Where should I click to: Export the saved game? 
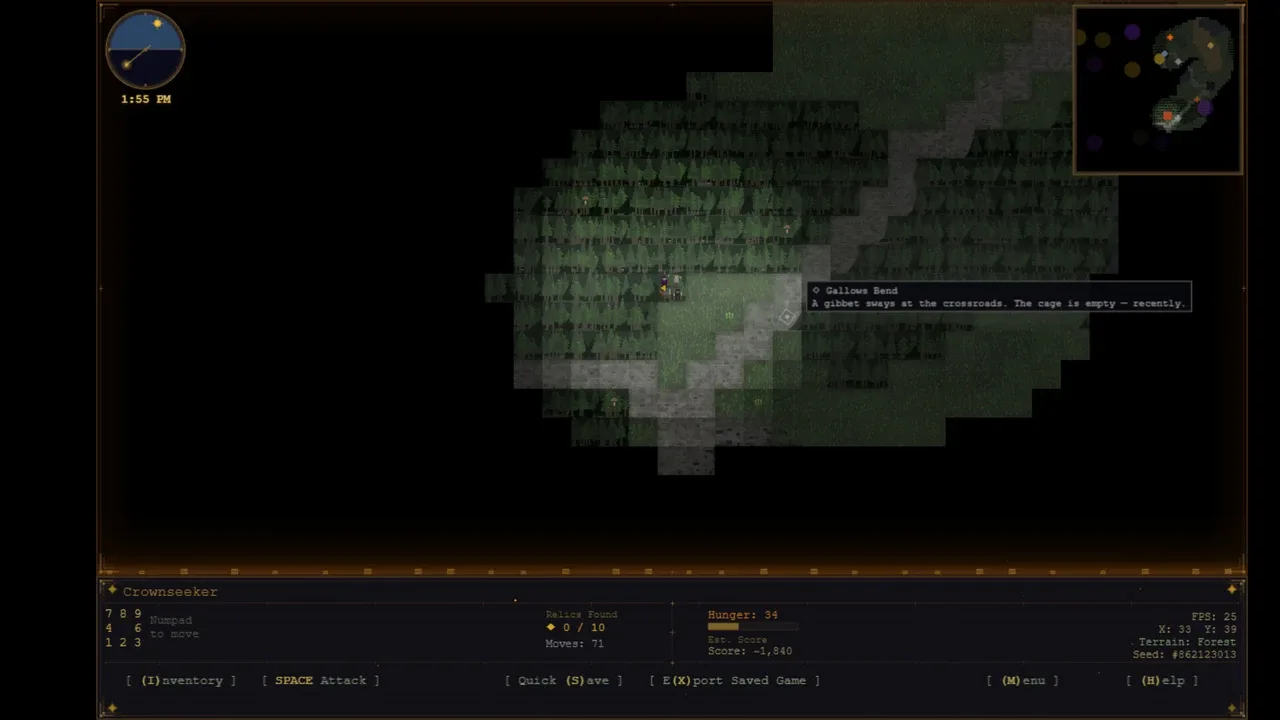734,680
